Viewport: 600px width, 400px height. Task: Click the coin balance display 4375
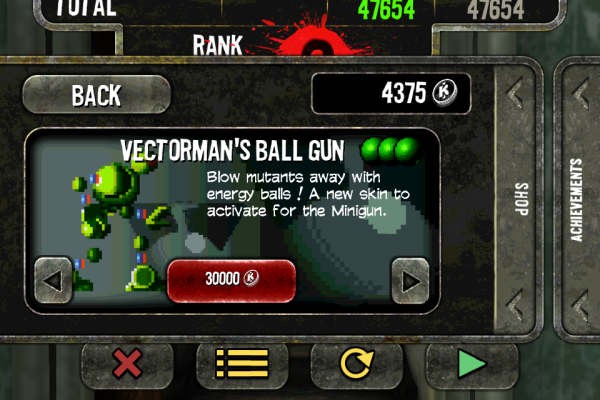(x=391, y=95)
